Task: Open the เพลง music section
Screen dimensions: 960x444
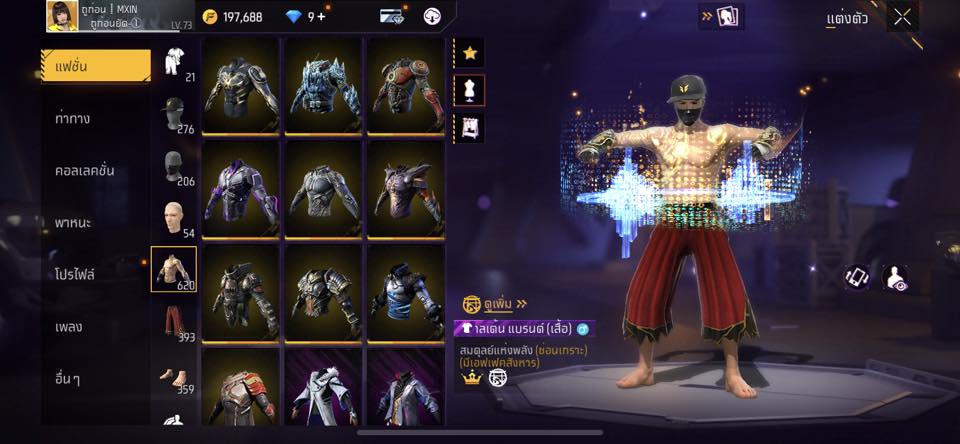Action: tap(70, 326)
